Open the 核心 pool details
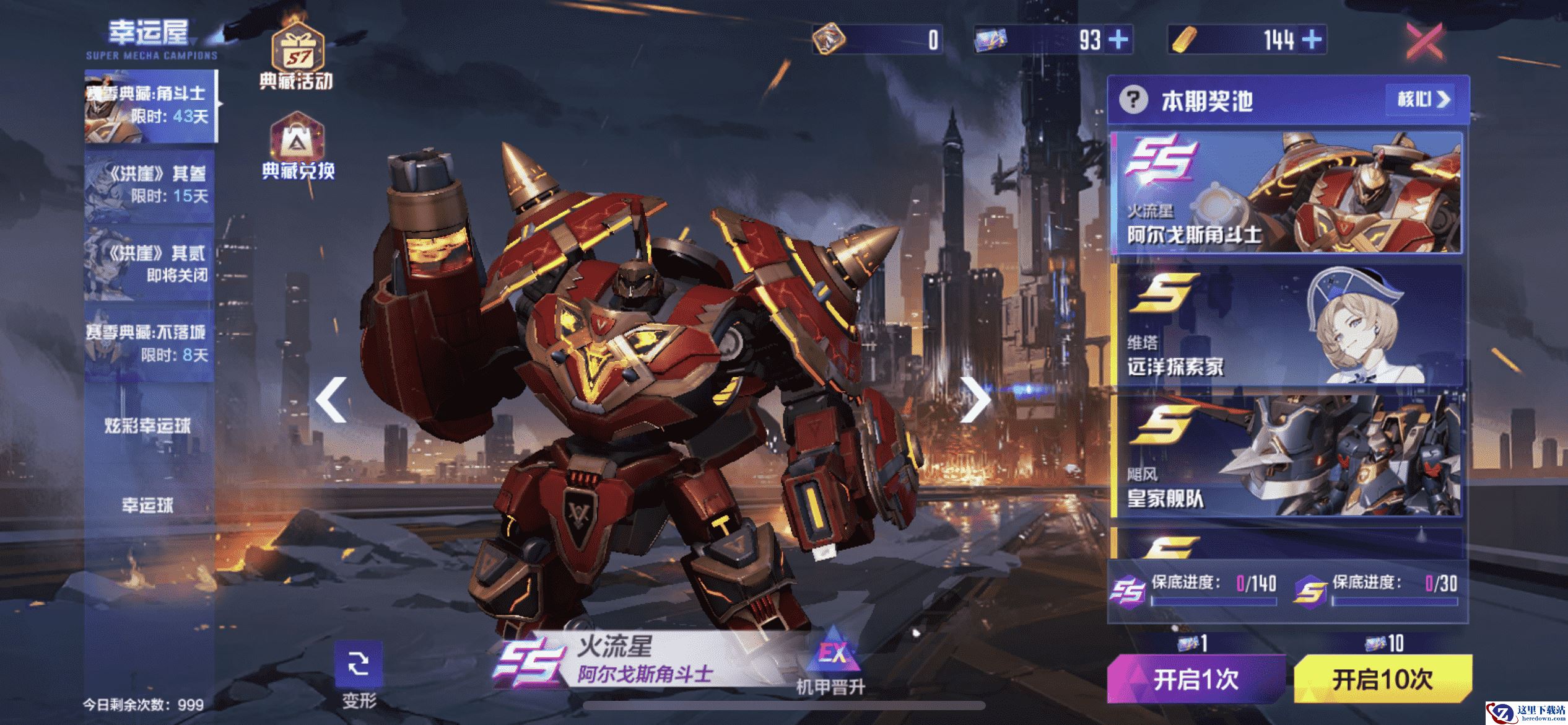Image resolution: width=1568 pixels, height=725 pixels. coord(1424,99)
